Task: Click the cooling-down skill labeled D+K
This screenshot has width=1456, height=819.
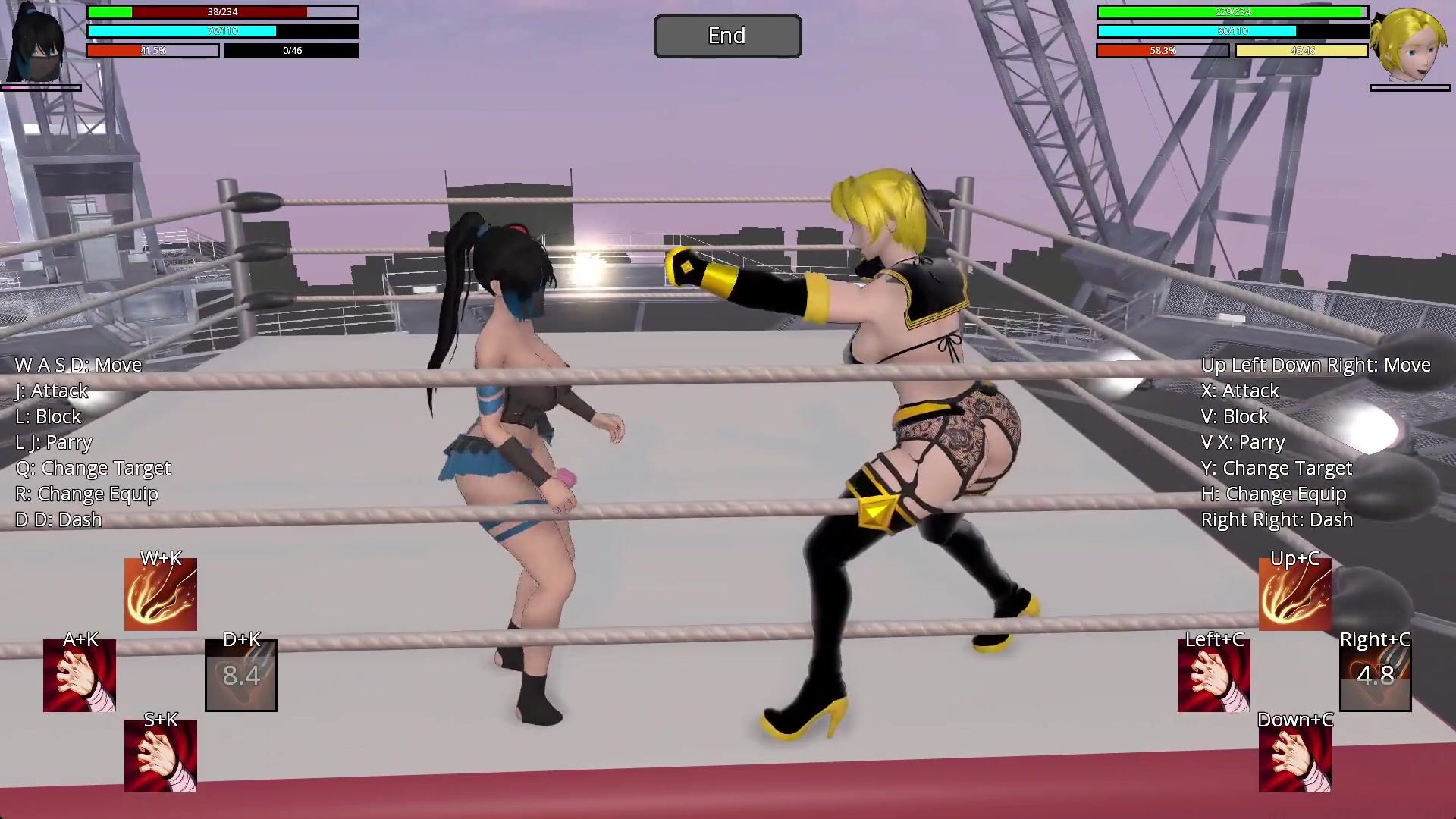Action: (241, 676)
